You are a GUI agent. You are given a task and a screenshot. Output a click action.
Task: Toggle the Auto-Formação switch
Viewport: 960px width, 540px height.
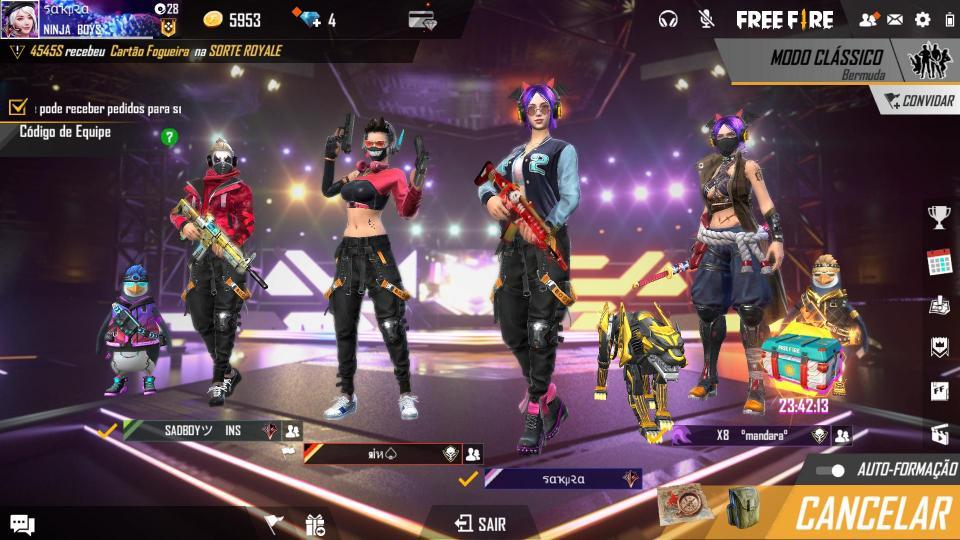830,470
